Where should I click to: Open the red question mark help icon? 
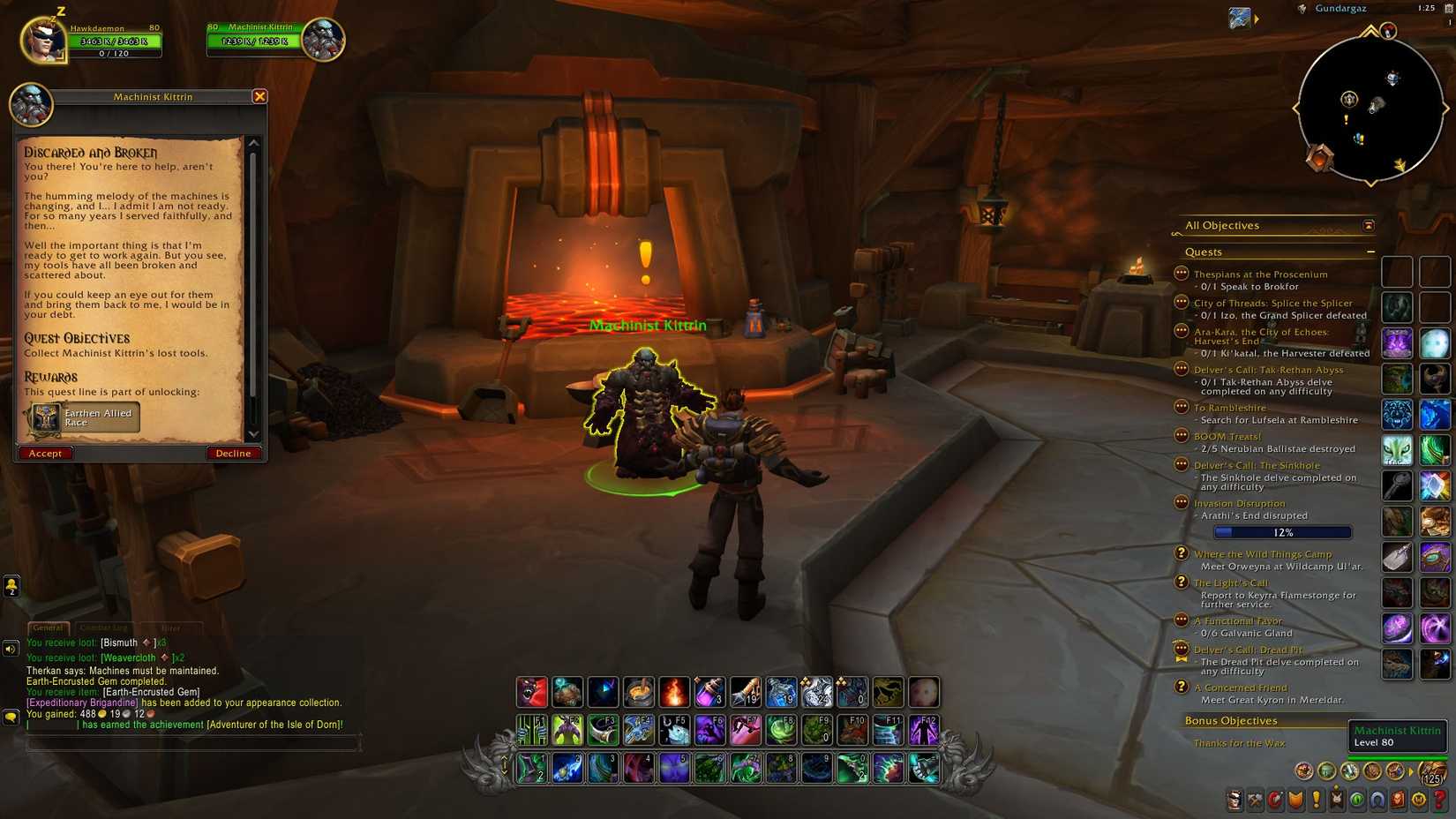[1438, 800]
